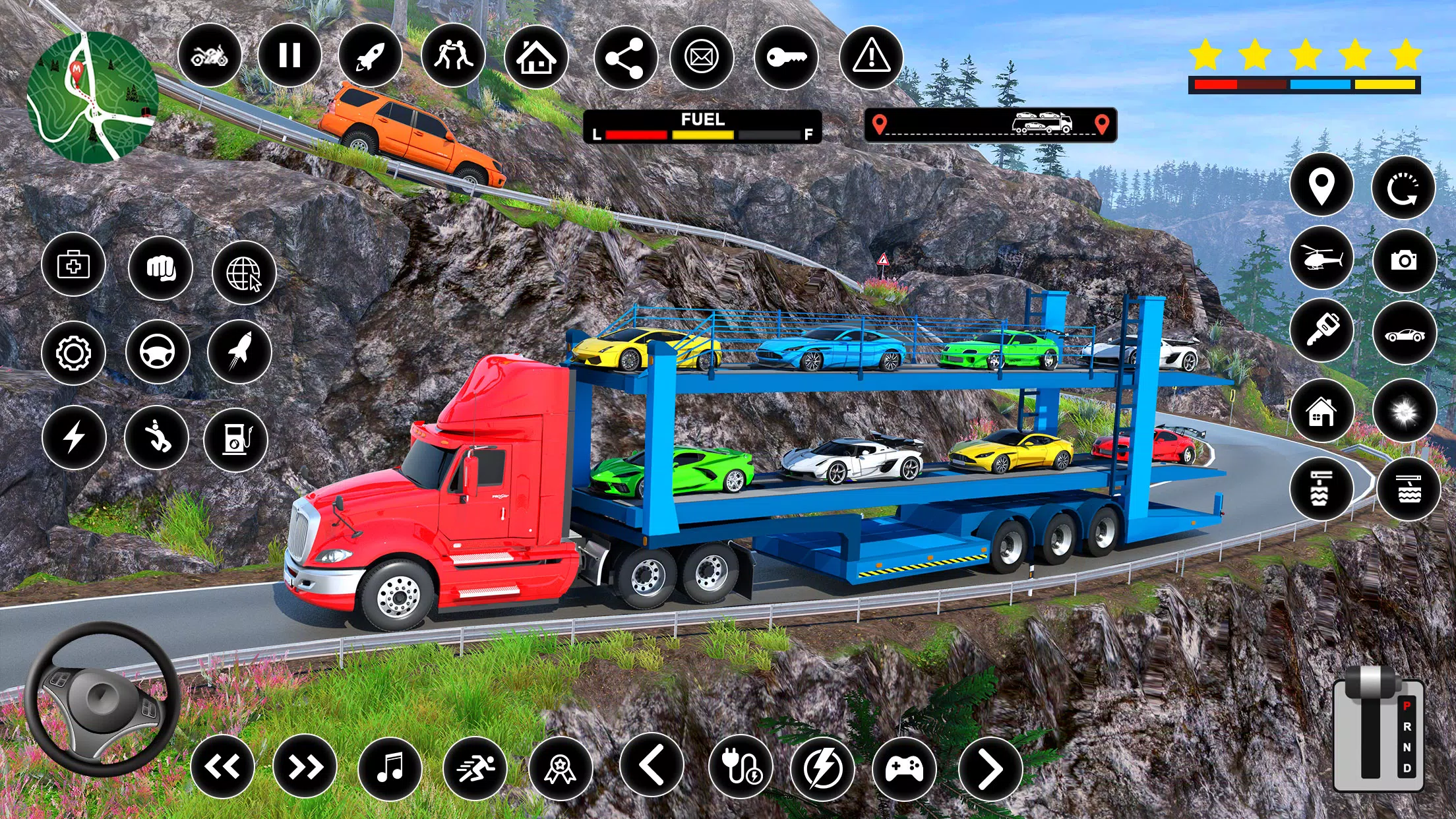The height and width of the screenshot is (819, 1456).
Task: Select the golden key icon
Action: pyautogui.click(x=786, y=57)
